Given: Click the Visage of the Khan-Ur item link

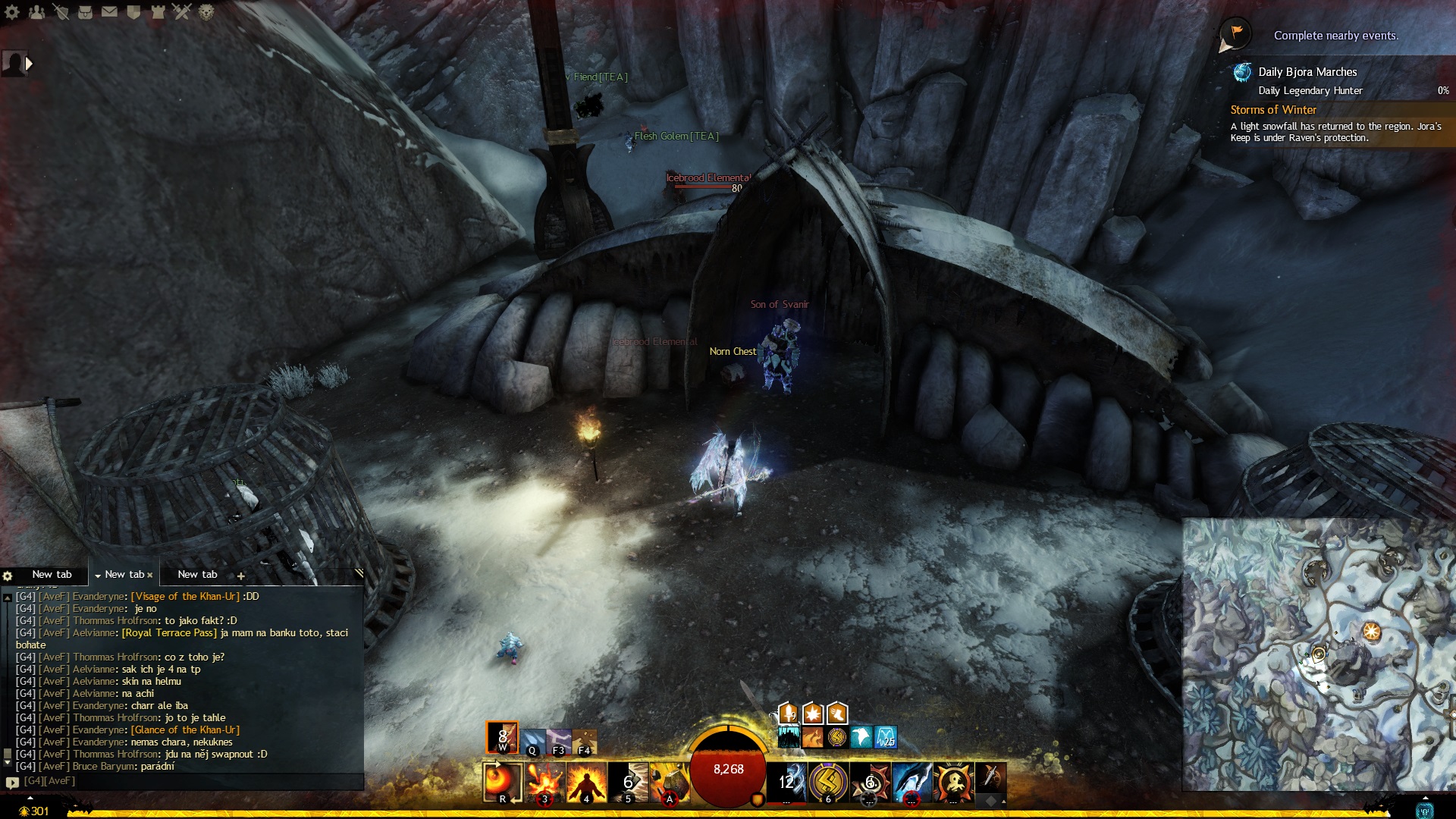Looking at the screenshot, I should click(185, 597).
